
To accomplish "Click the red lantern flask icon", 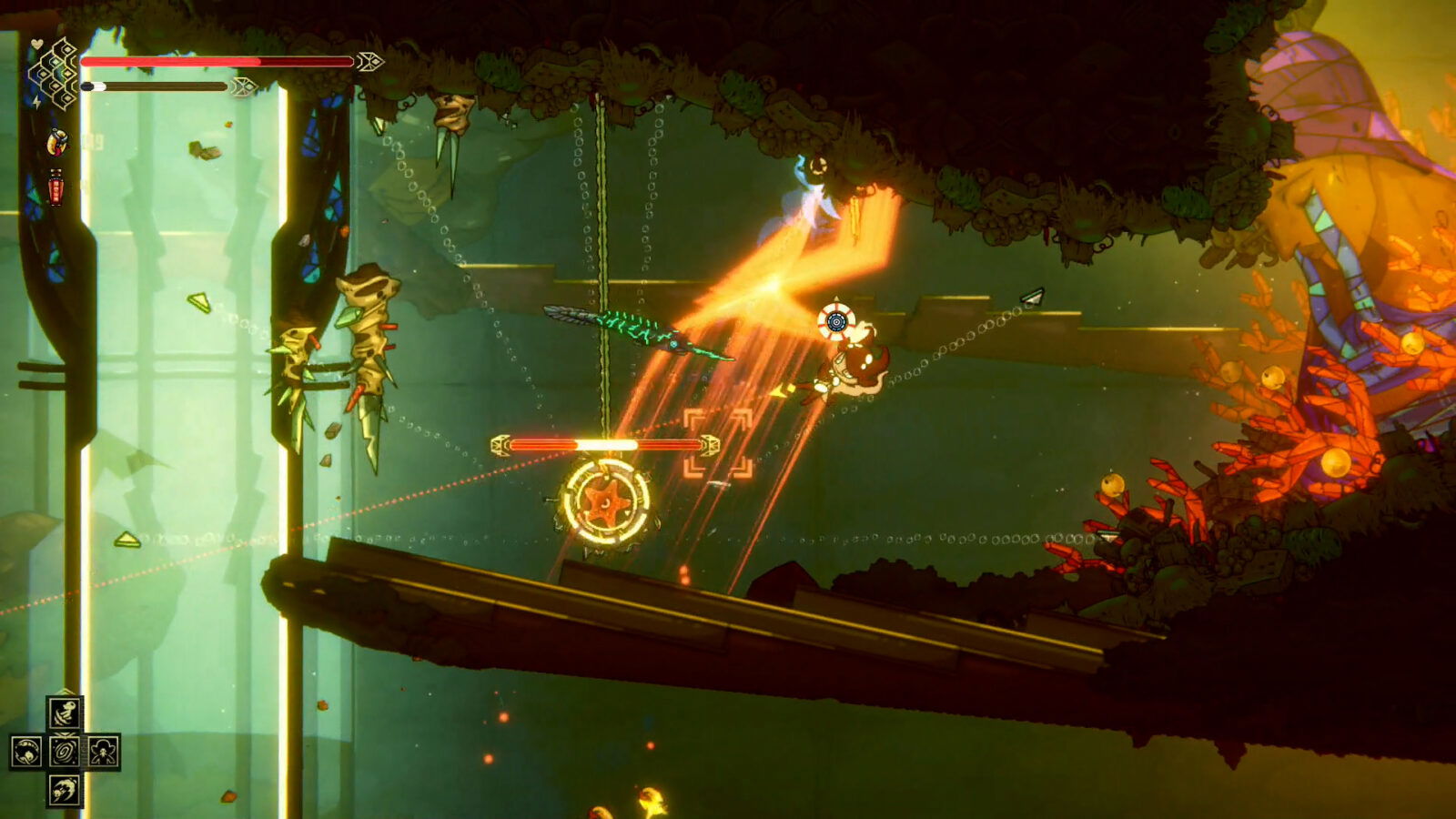I will (x=55, y=185).
